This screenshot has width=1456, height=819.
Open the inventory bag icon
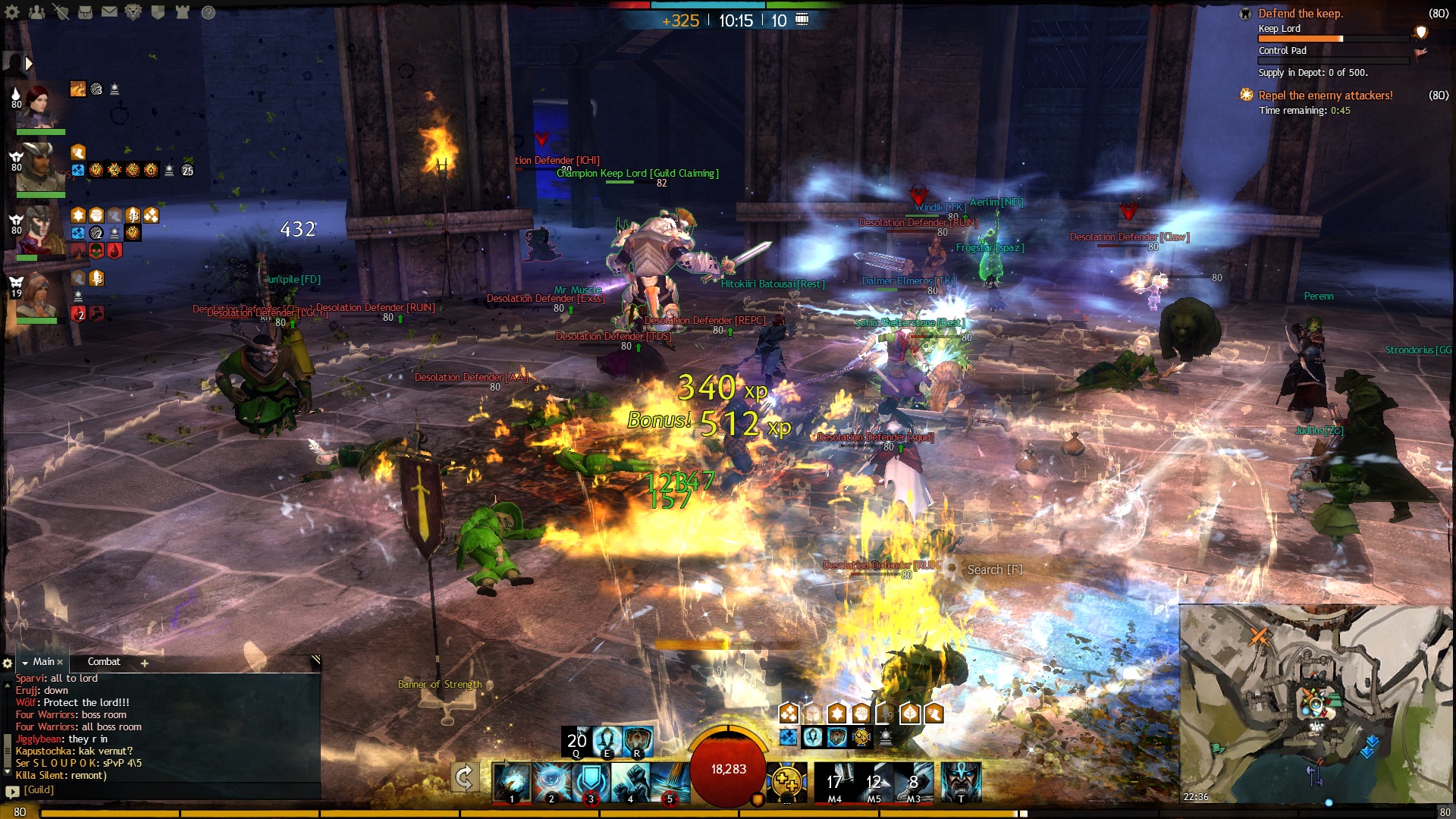(x=85, y=12)
